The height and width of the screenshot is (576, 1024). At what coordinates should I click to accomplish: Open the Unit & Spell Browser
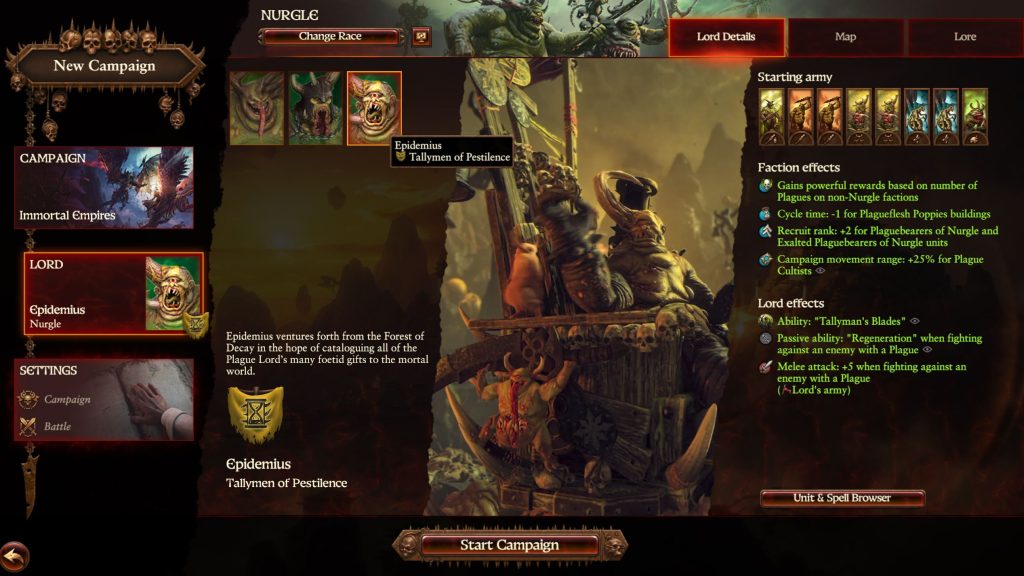(x=842, y=498)
